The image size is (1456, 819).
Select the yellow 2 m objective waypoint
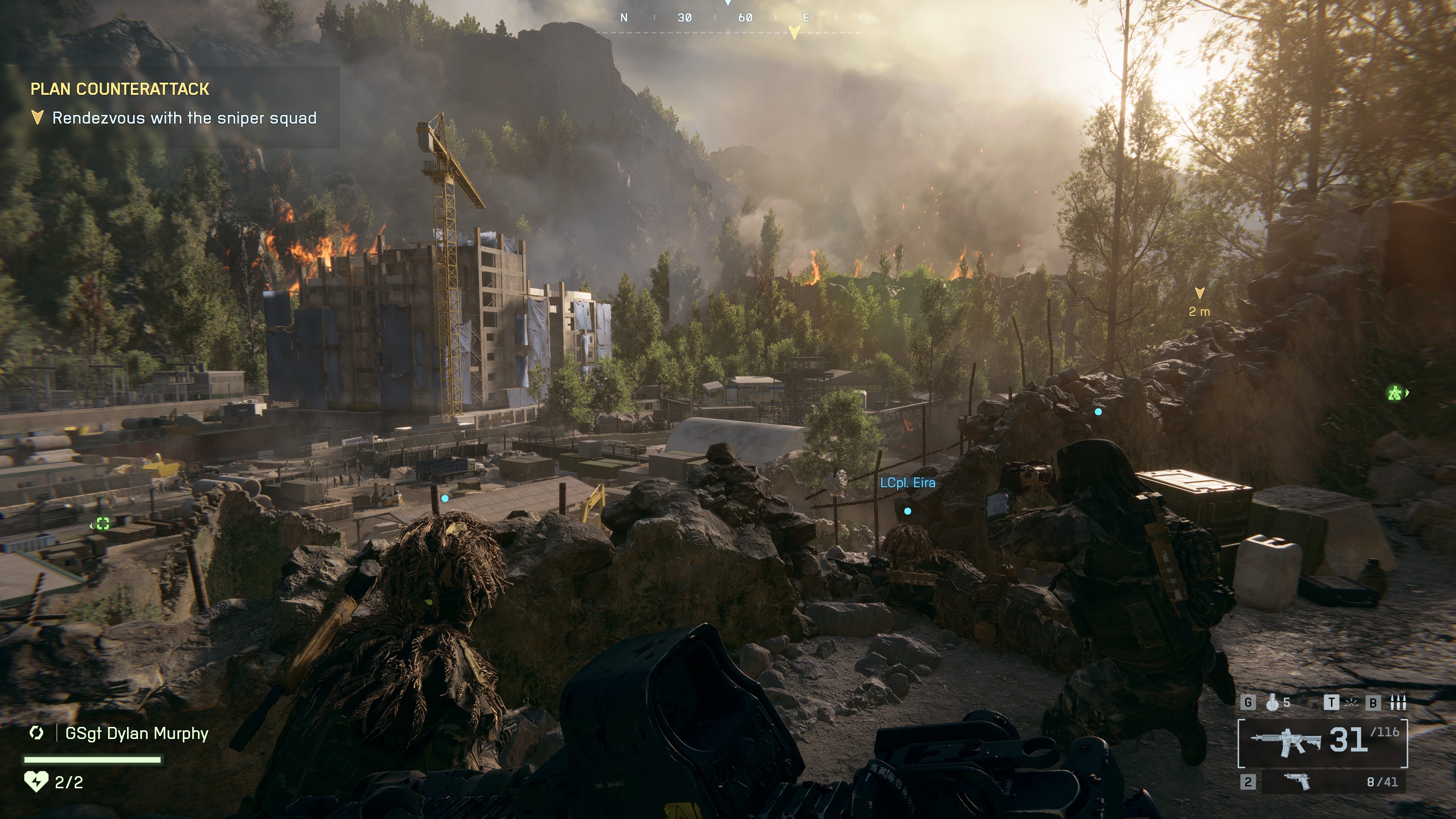point(1199,293)
